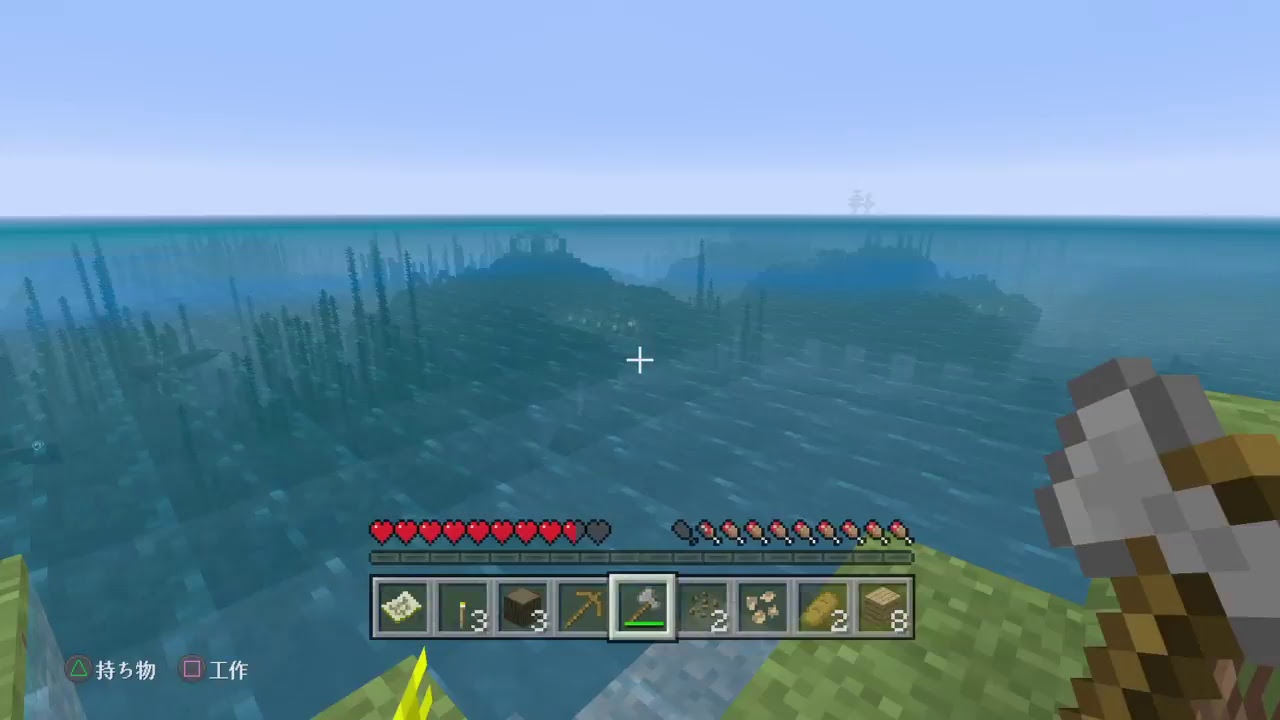Click the green Triangle controller button icon

(x=78, y=670)
